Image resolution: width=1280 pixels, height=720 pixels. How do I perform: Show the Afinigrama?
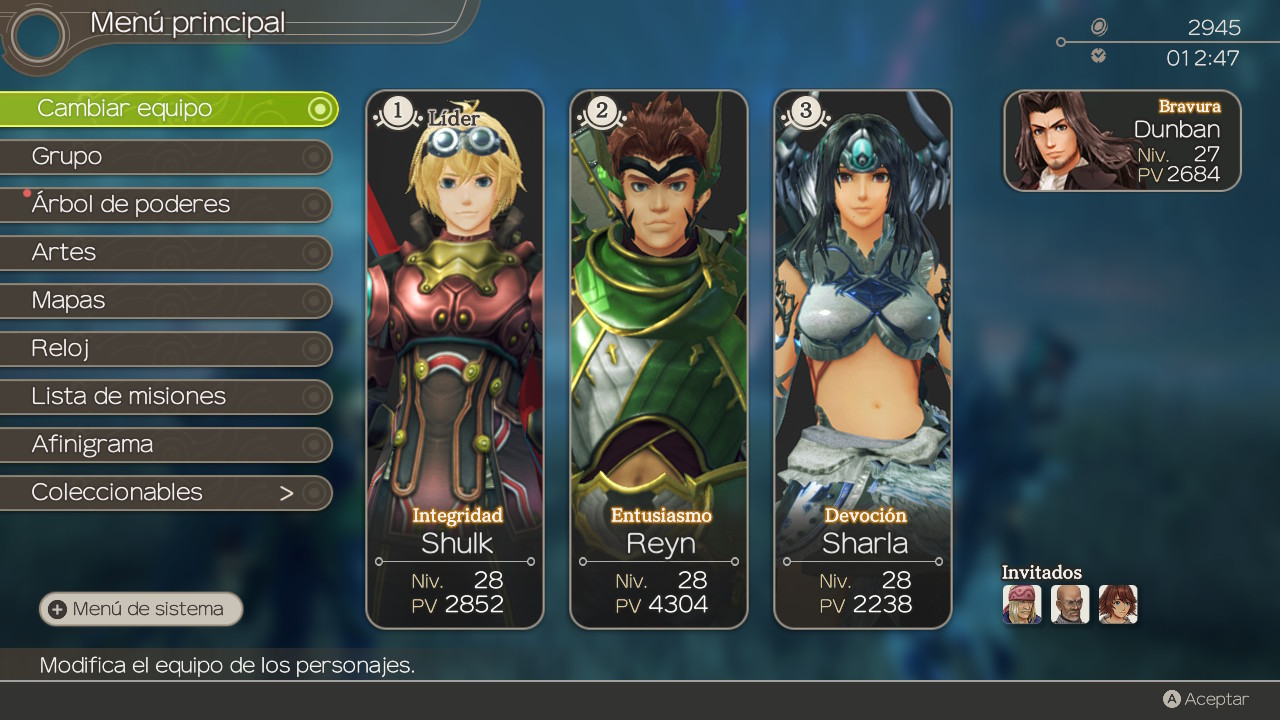point(165,444)
